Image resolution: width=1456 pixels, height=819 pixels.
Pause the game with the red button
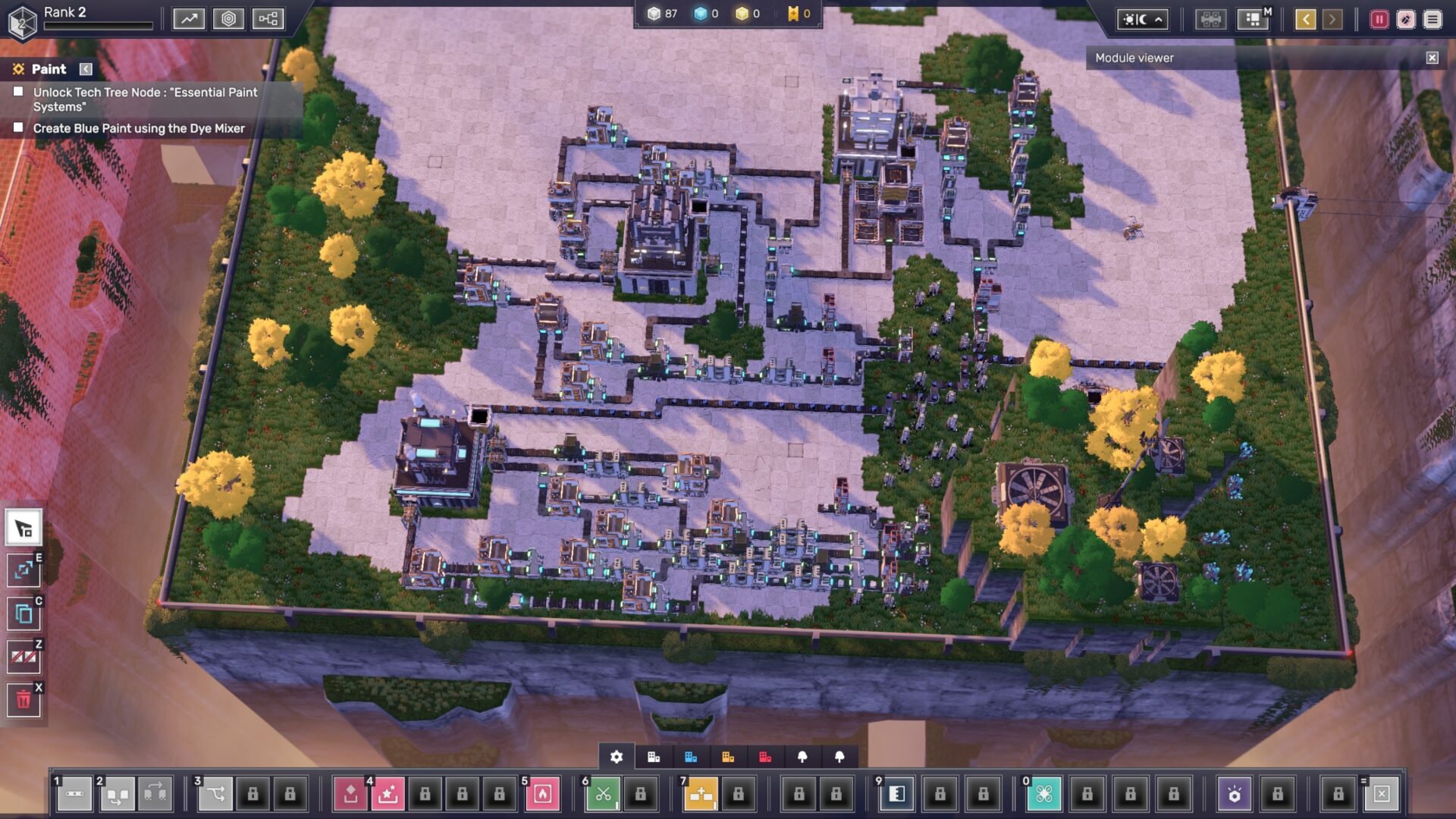(x=1379, y=20)
